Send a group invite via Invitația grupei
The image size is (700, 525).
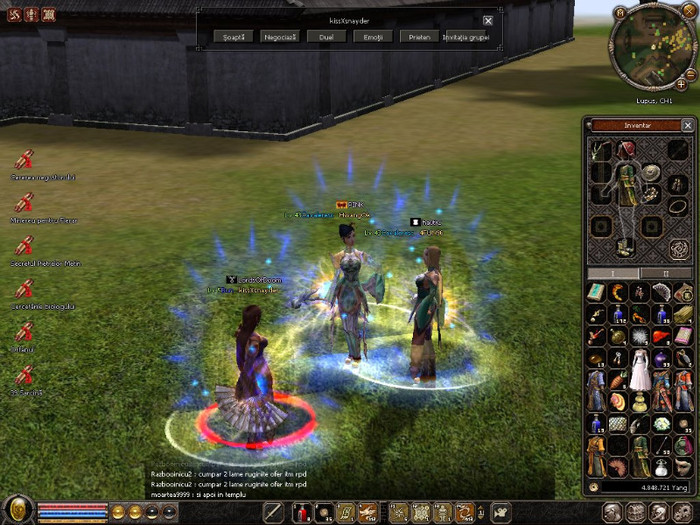[x=468, y=36]
